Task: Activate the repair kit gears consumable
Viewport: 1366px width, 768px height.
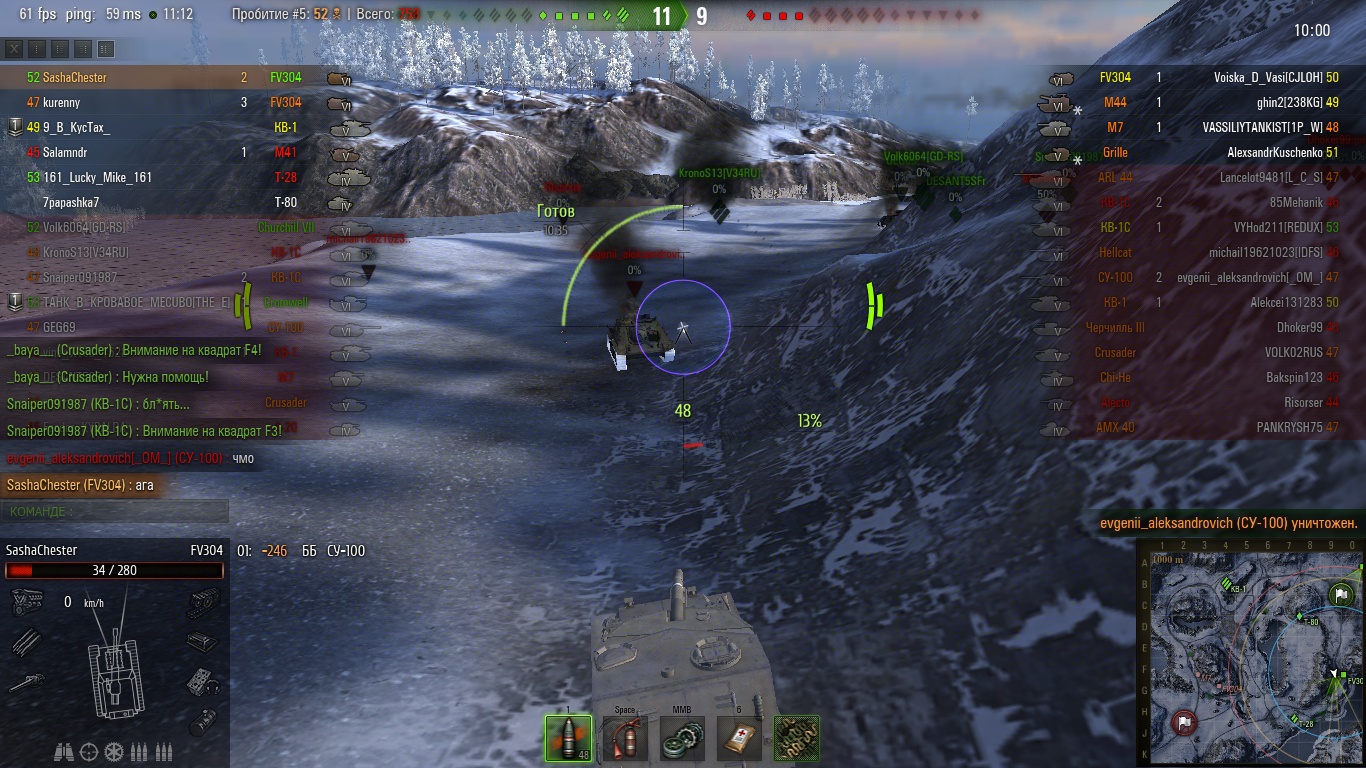Action: point(682,738)
